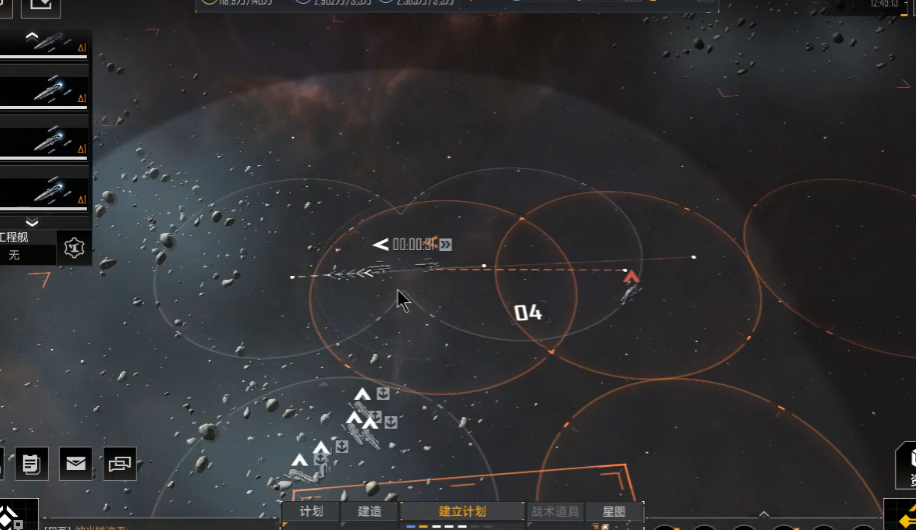The height and width of the screenshot is (530, 916).
Task: Switch to the 建造 tab
Action: (x=369, y=511)
